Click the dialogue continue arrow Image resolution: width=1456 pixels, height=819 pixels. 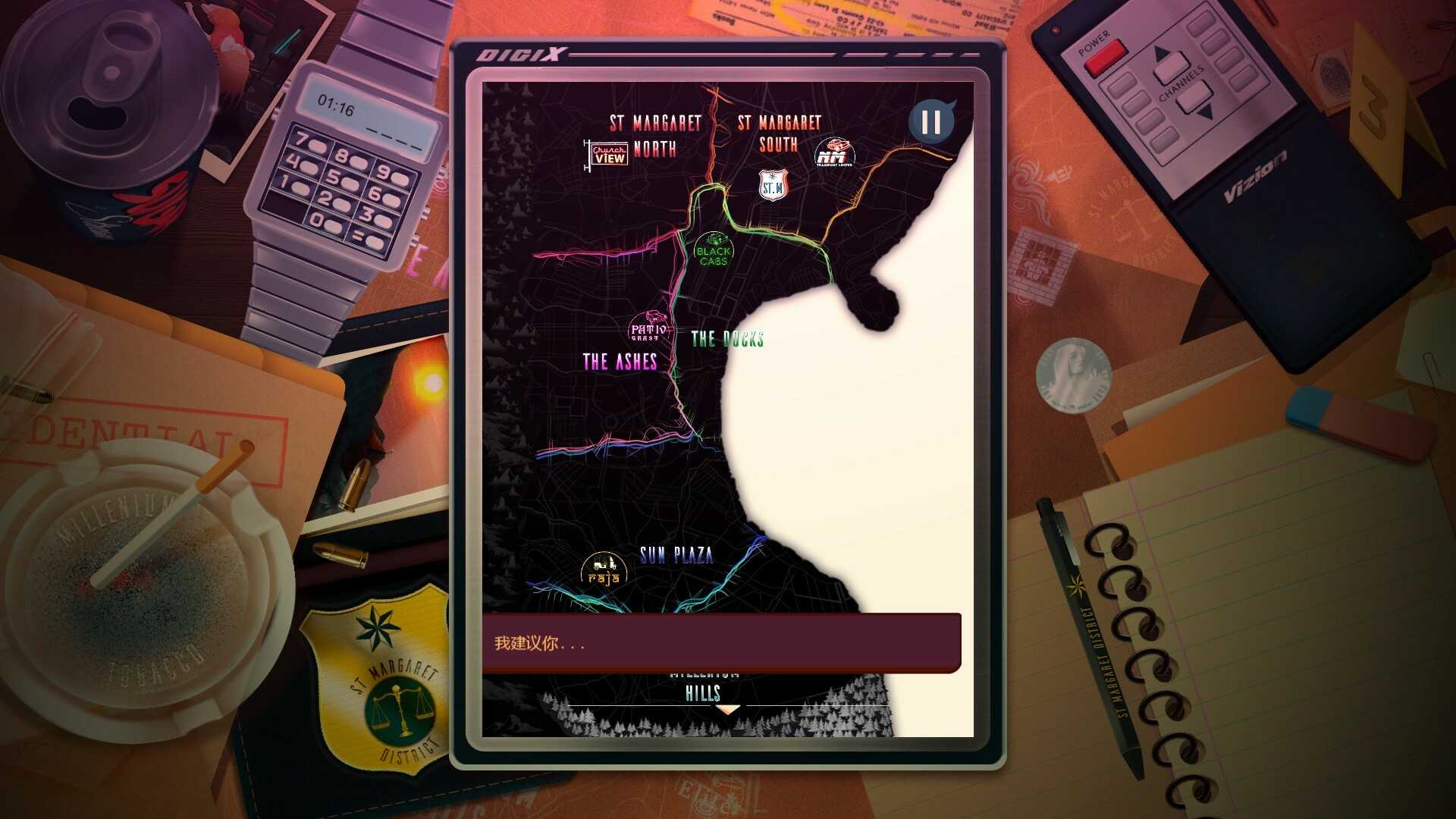pos(728,710)
